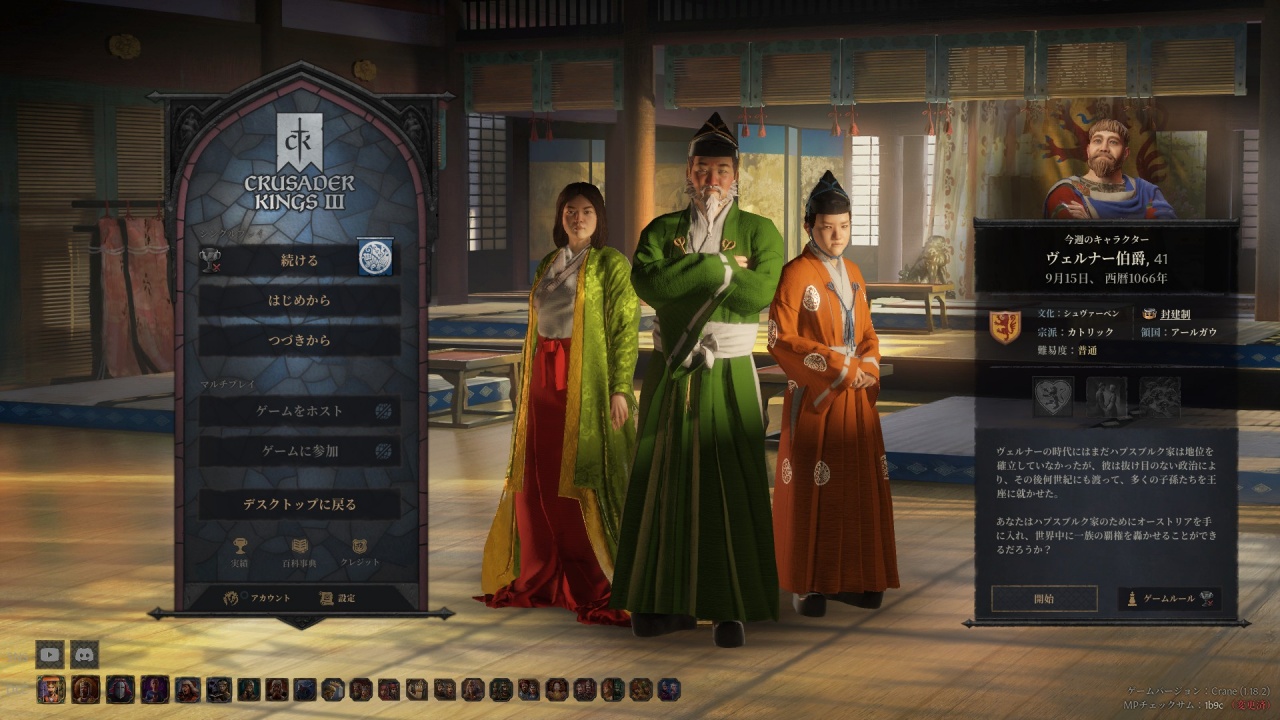Open the achievements (実績) trophy icon
Screen dimensions: 1280x720
[240, 552]
